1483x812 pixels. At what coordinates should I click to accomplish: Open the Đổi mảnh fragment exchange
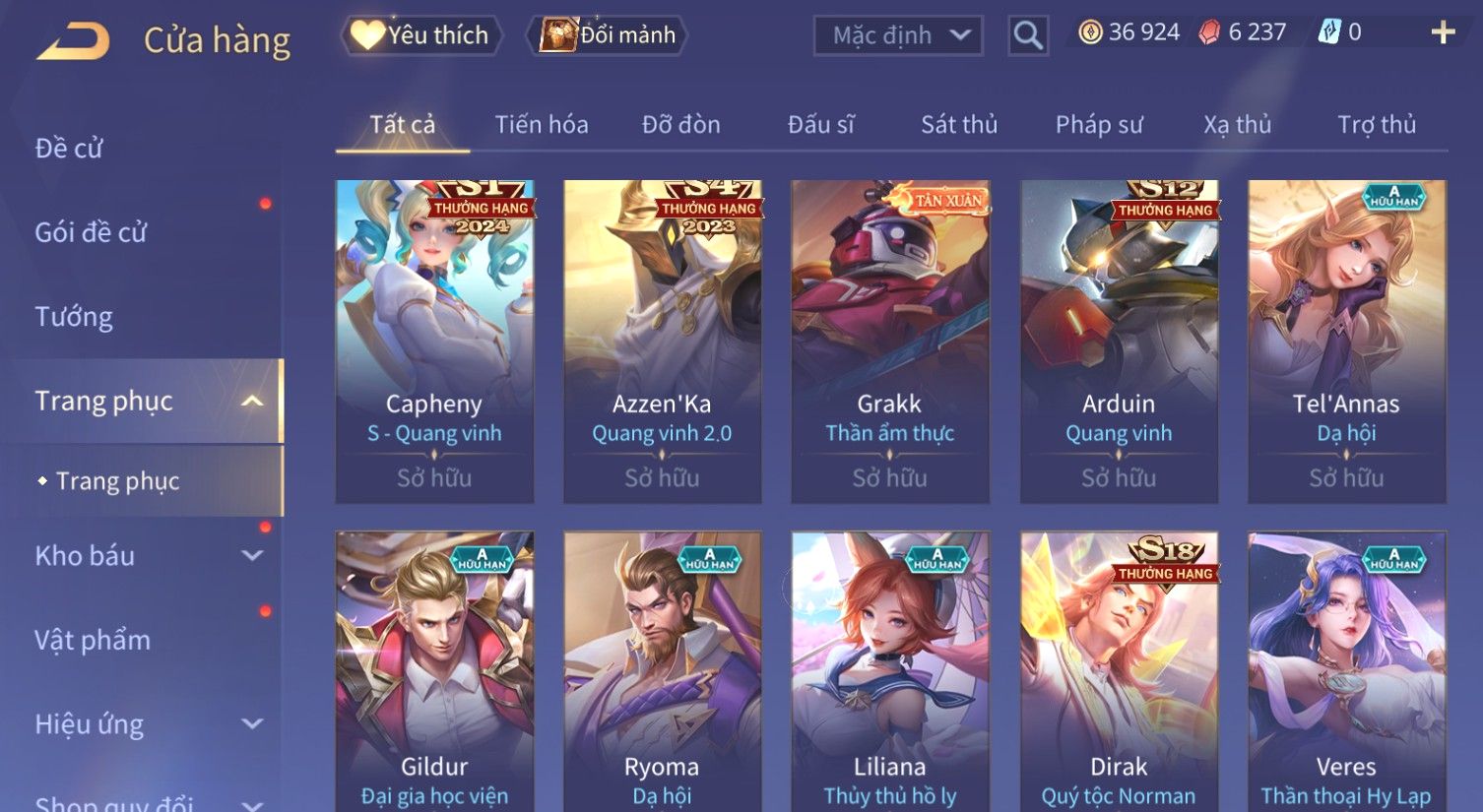click(x=608, y=35)
